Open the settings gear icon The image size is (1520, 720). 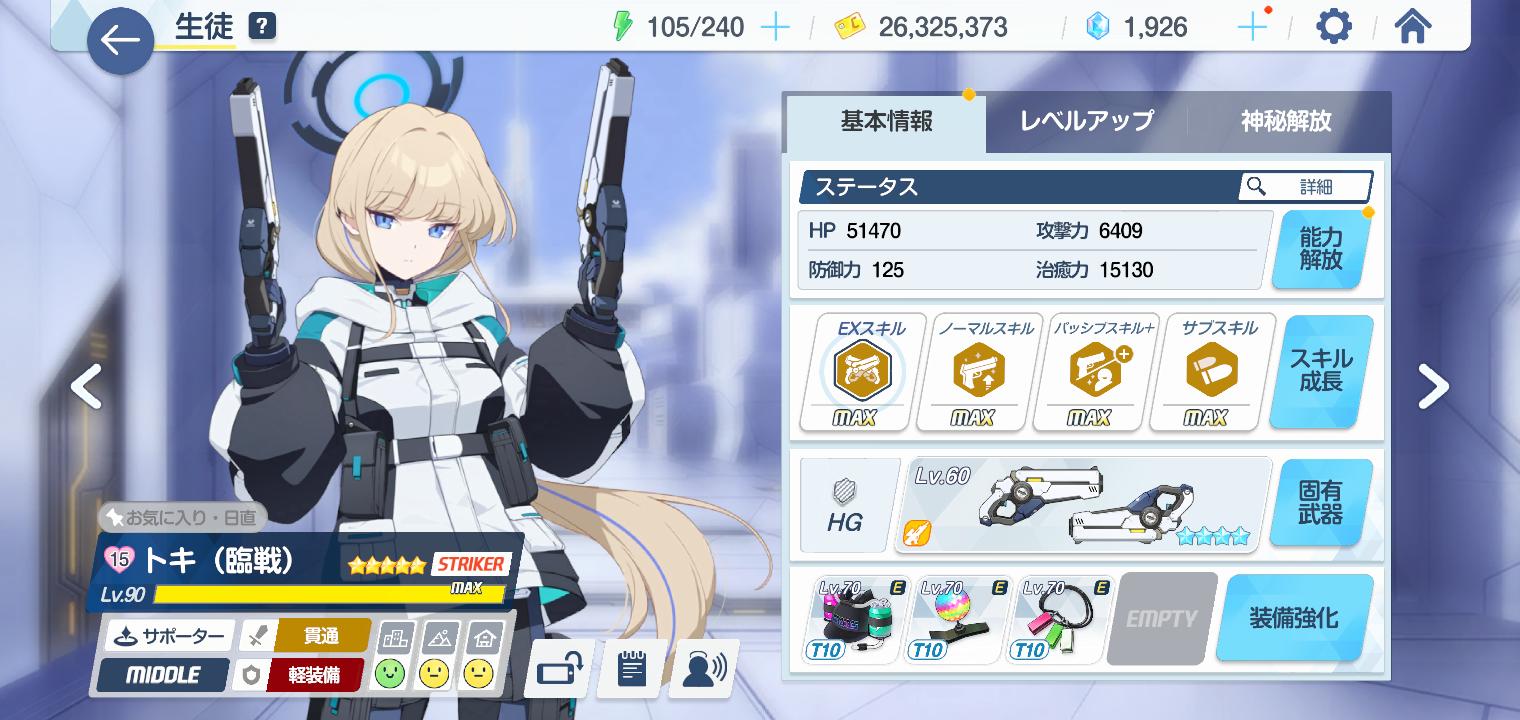tap(1333, 27)
